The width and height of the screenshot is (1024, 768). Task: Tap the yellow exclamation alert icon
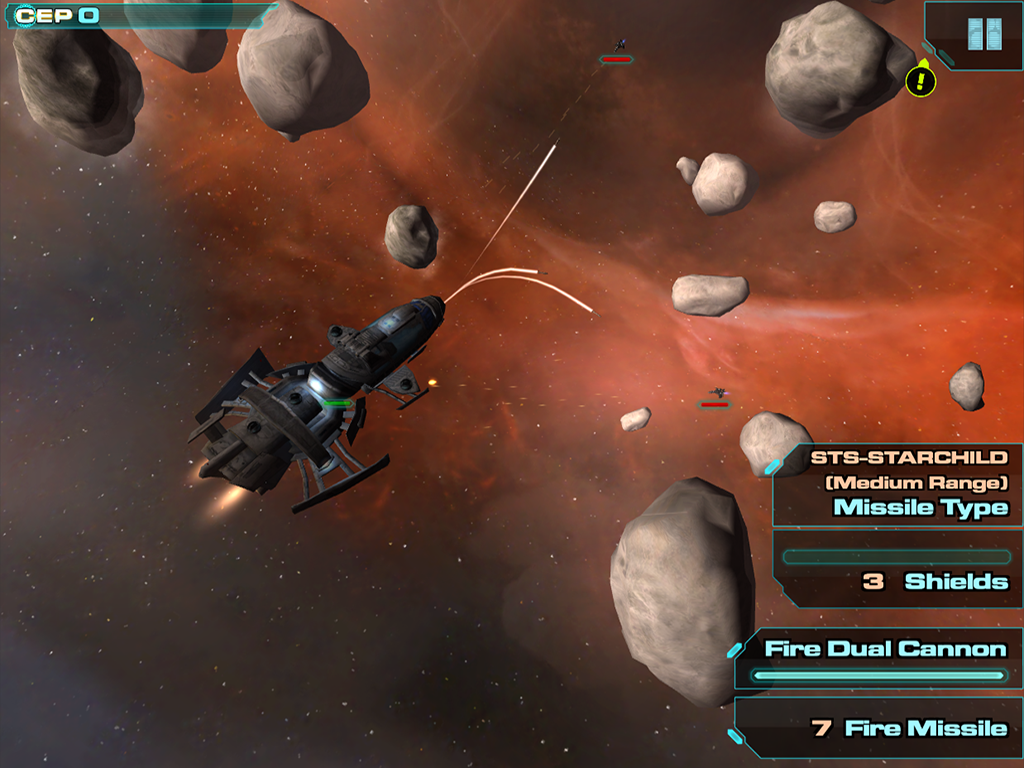click(x=920, y=81)
